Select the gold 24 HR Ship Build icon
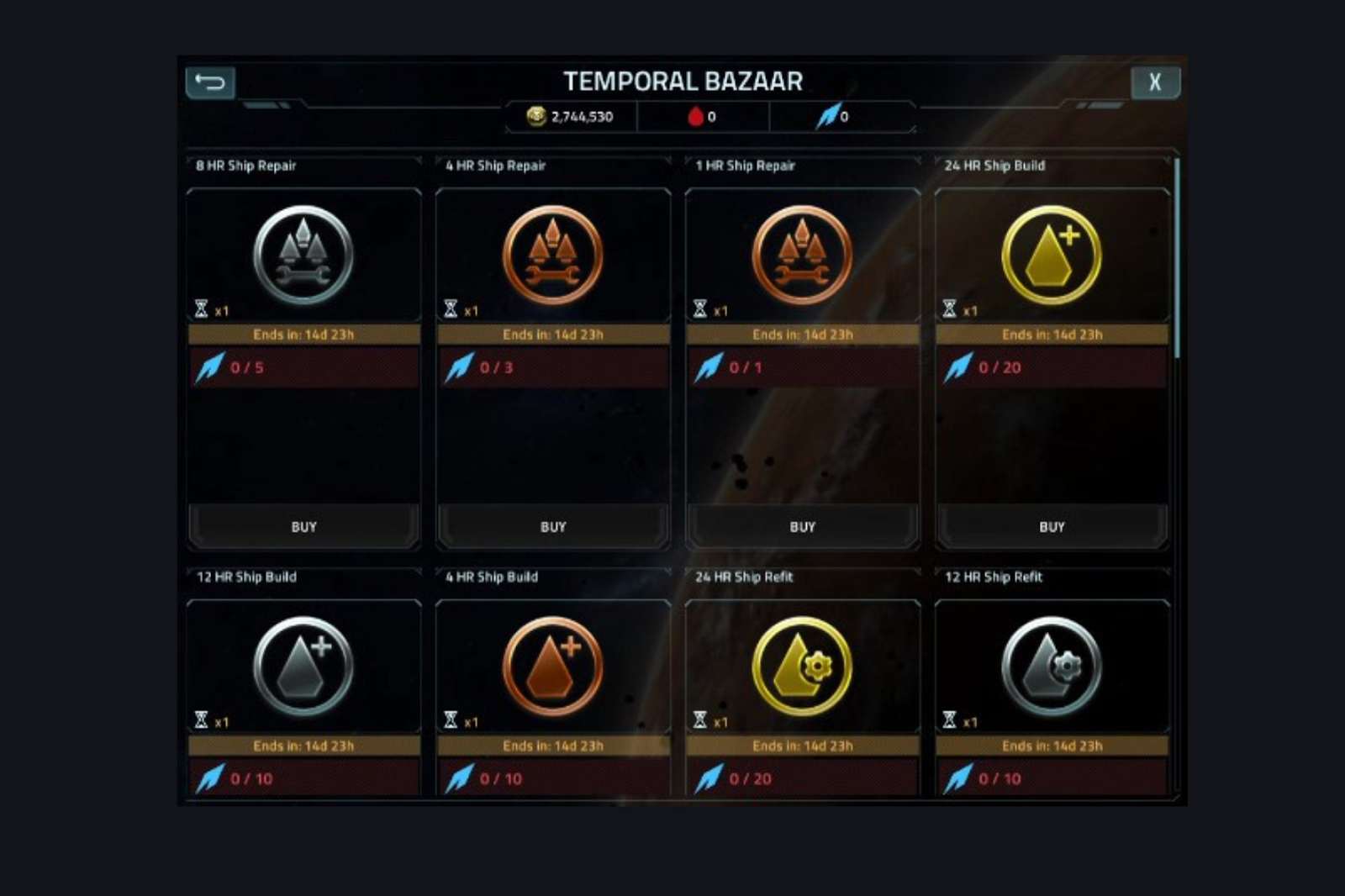 1052,256
